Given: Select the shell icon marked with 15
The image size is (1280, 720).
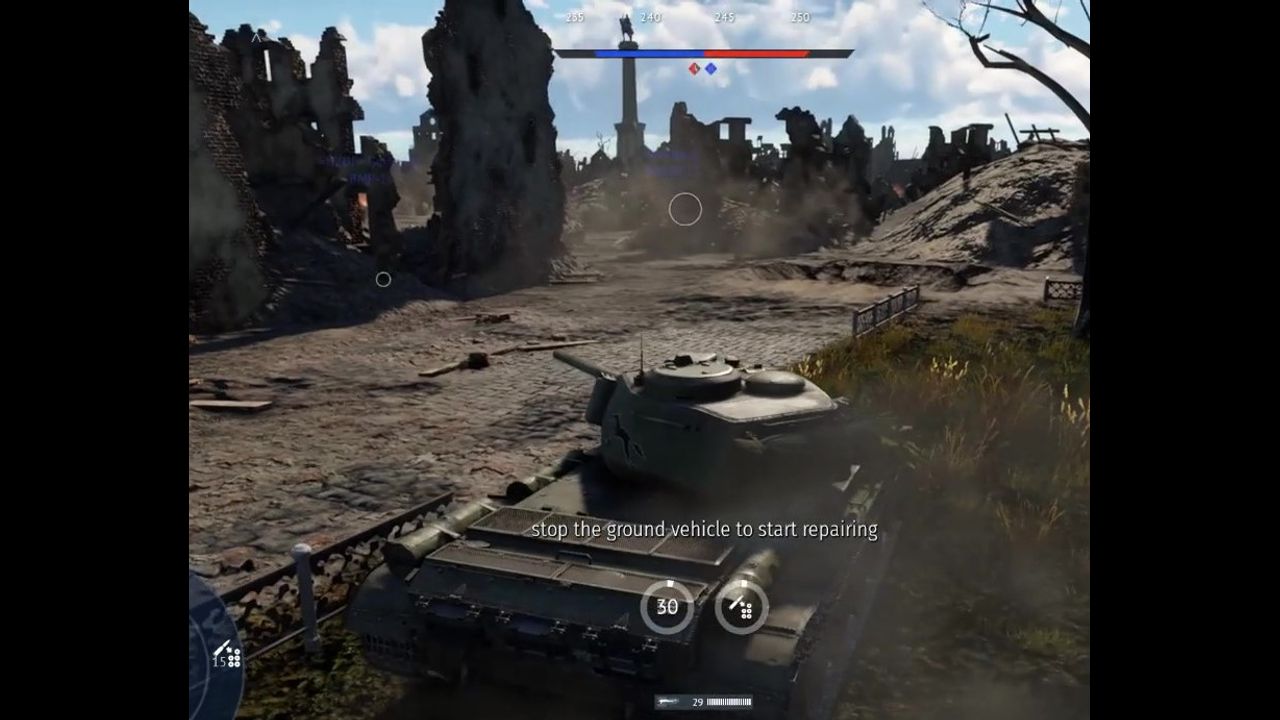Looking at the screenshot, I should [x=226, y=655].
